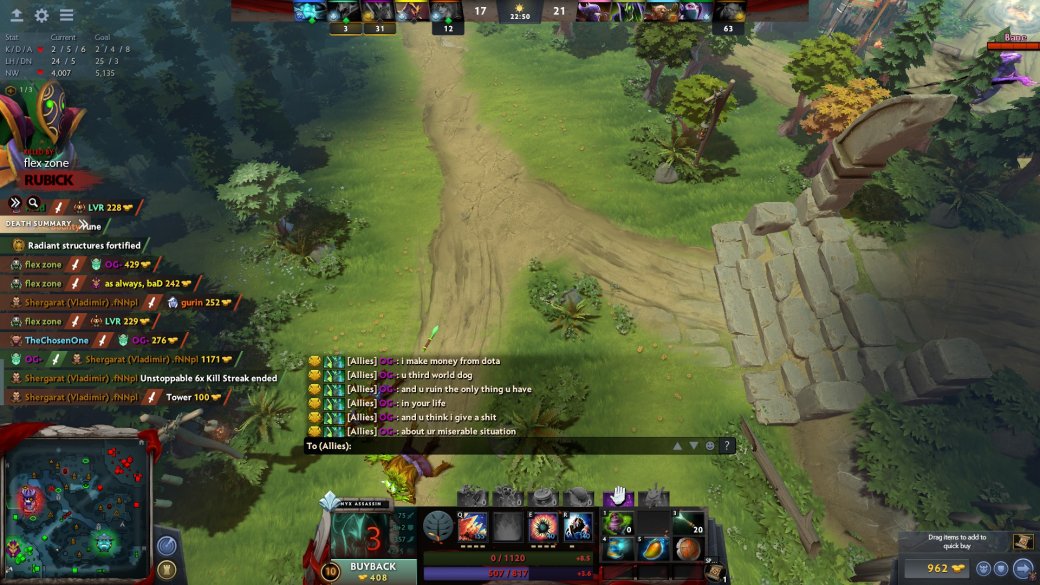Image resolution: width=1040 pixels, height=585 pixels.
Task: Select the Spiked Carapace ability icon
Action: 543,526
